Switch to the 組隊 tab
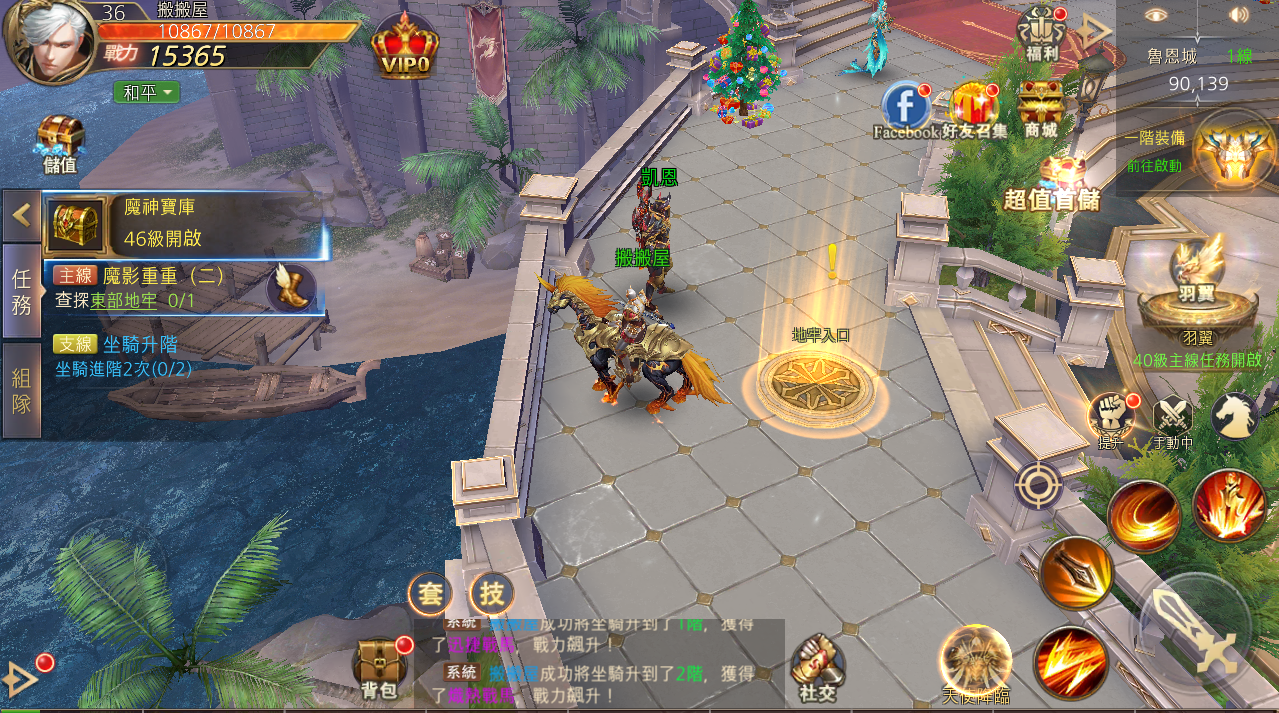Screen dimensions: 1279x713 click(21, 390)
